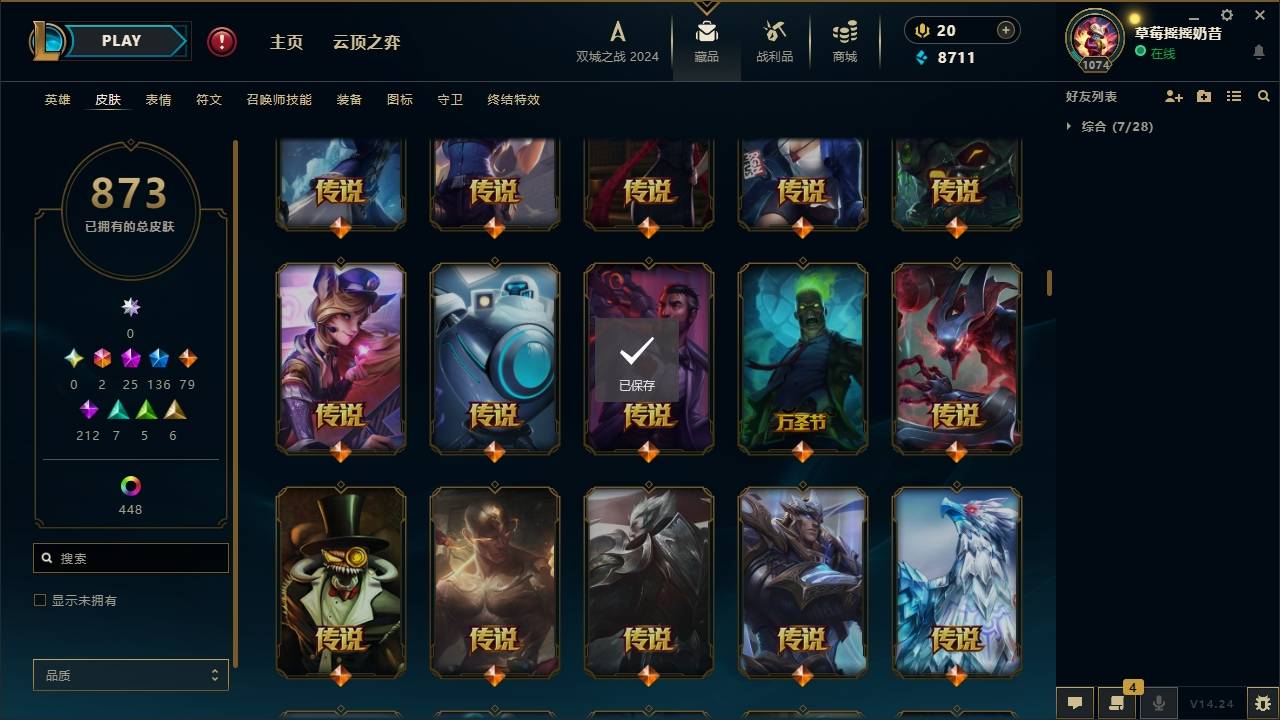
Task: Switch to the 英雄 (Champions) tab
Action: click(x=57, y=100)
